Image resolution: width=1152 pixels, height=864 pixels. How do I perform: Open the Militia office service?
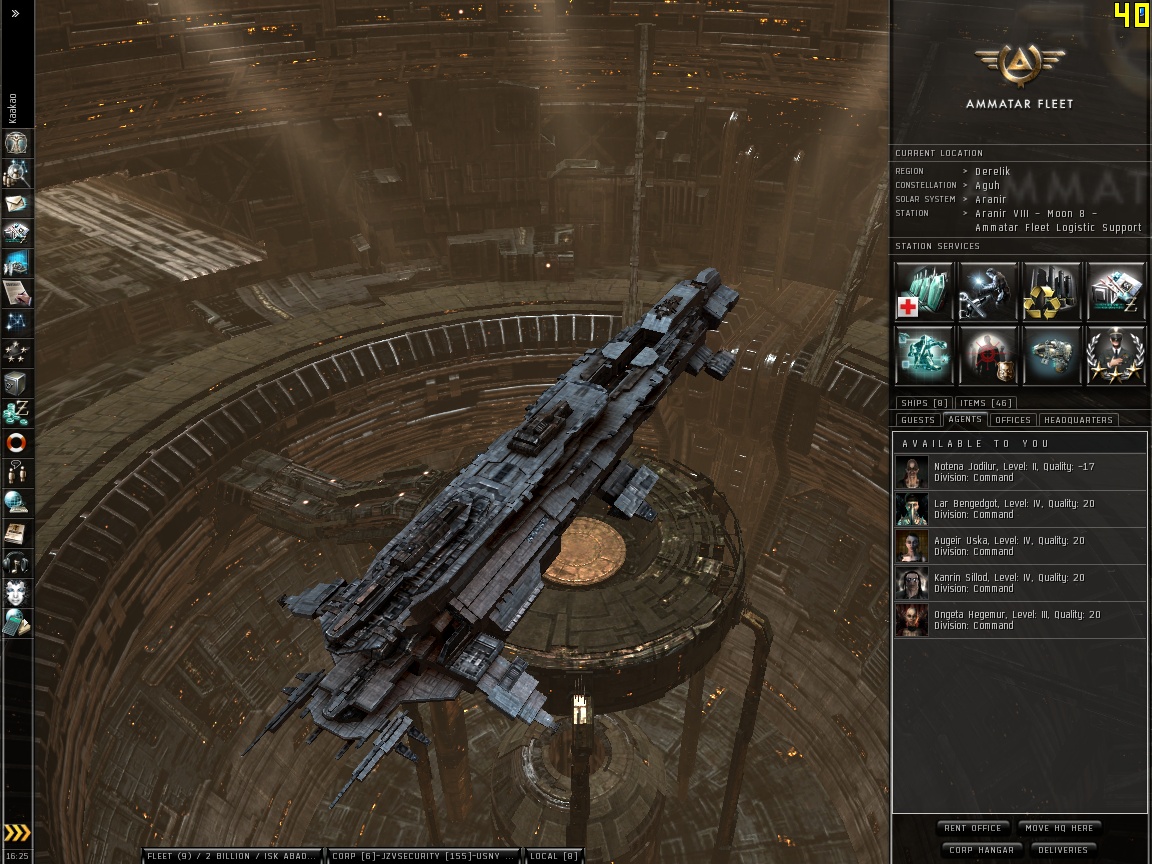click(1116, 355)
